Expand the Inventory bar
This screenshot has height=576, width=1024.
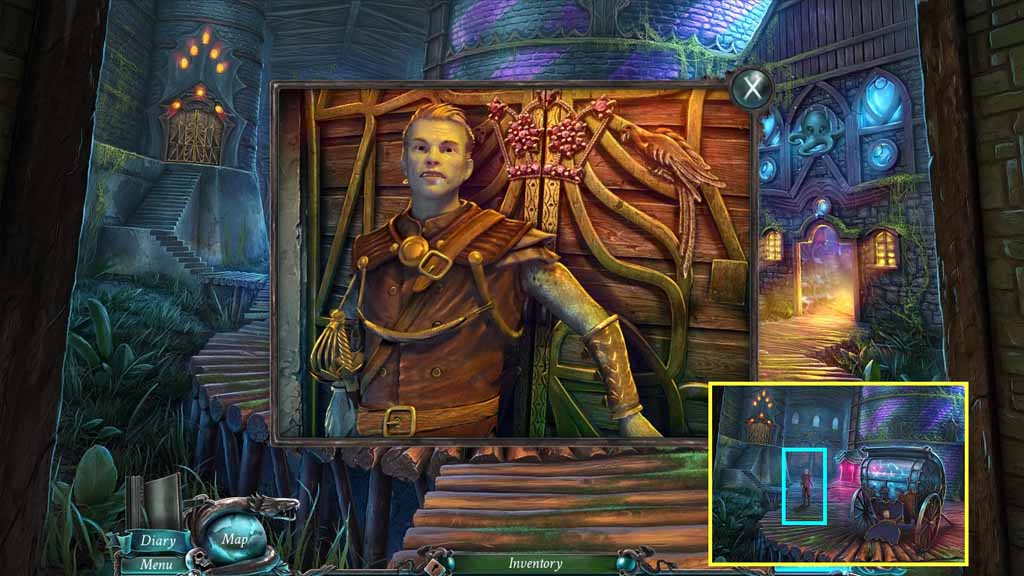[535, 563]
